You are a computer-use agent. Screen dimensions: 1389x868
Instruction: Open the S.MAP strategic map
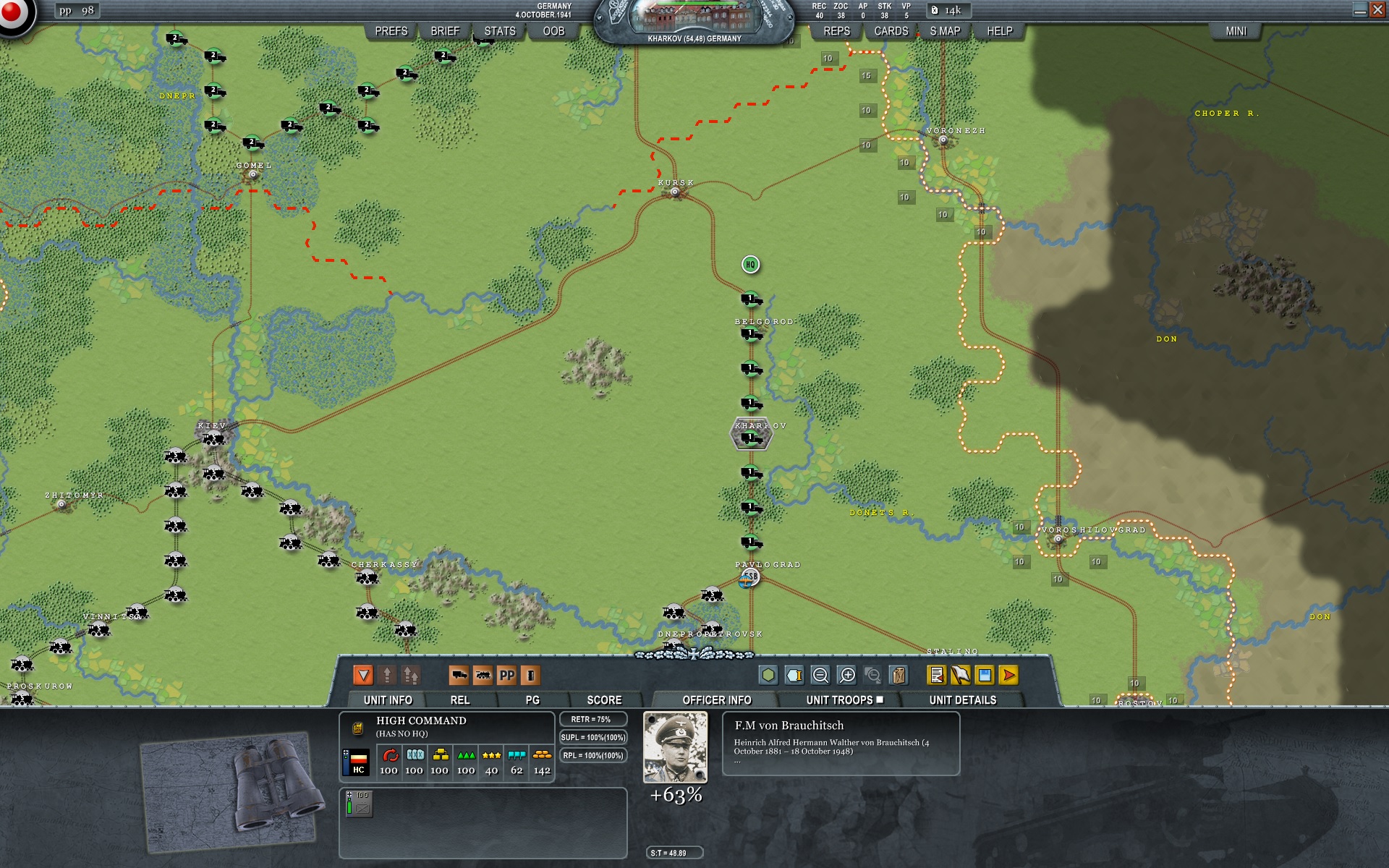(x=944, y=31)
